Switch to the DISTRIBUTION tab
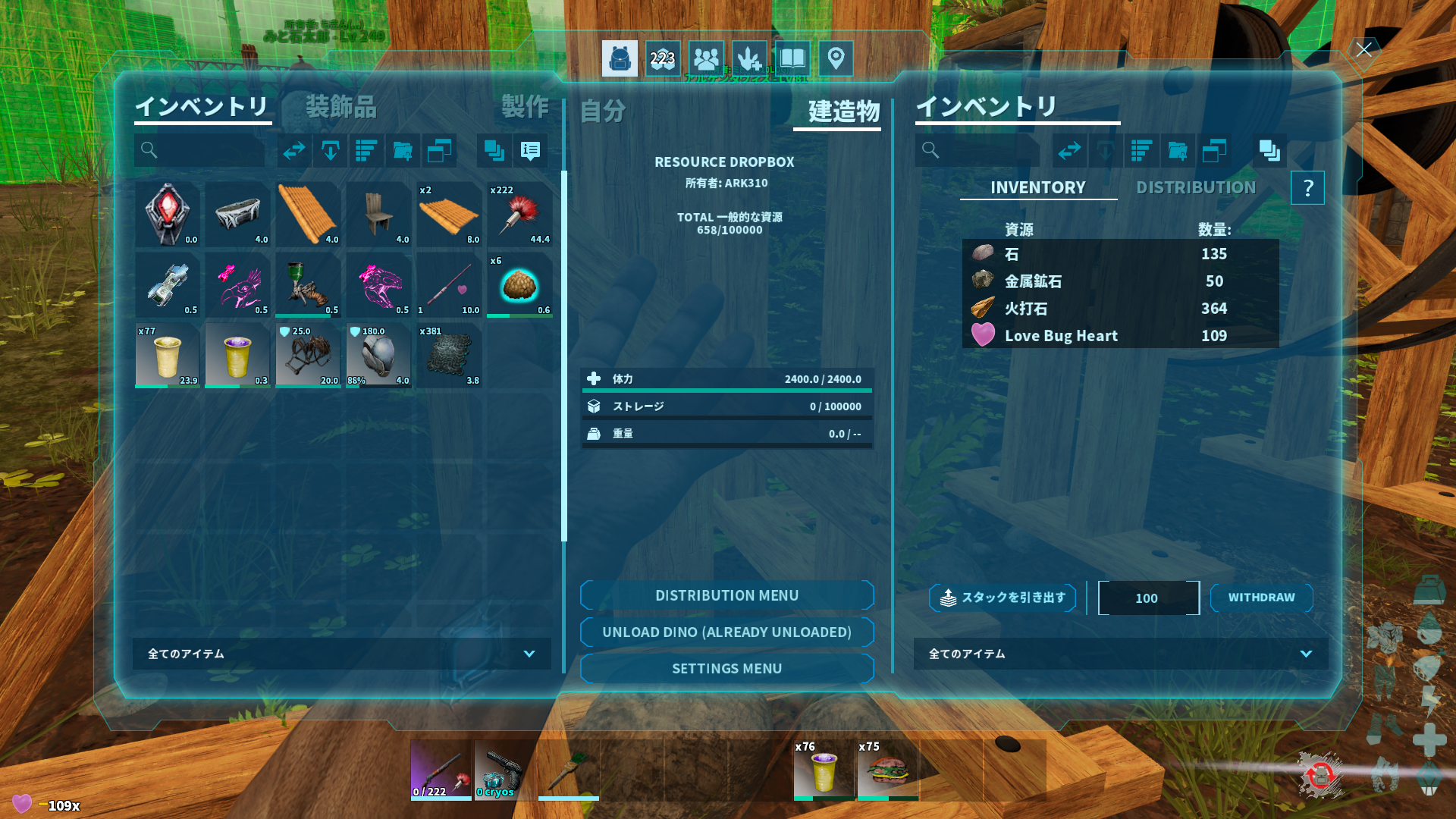 coord(1195,187)
